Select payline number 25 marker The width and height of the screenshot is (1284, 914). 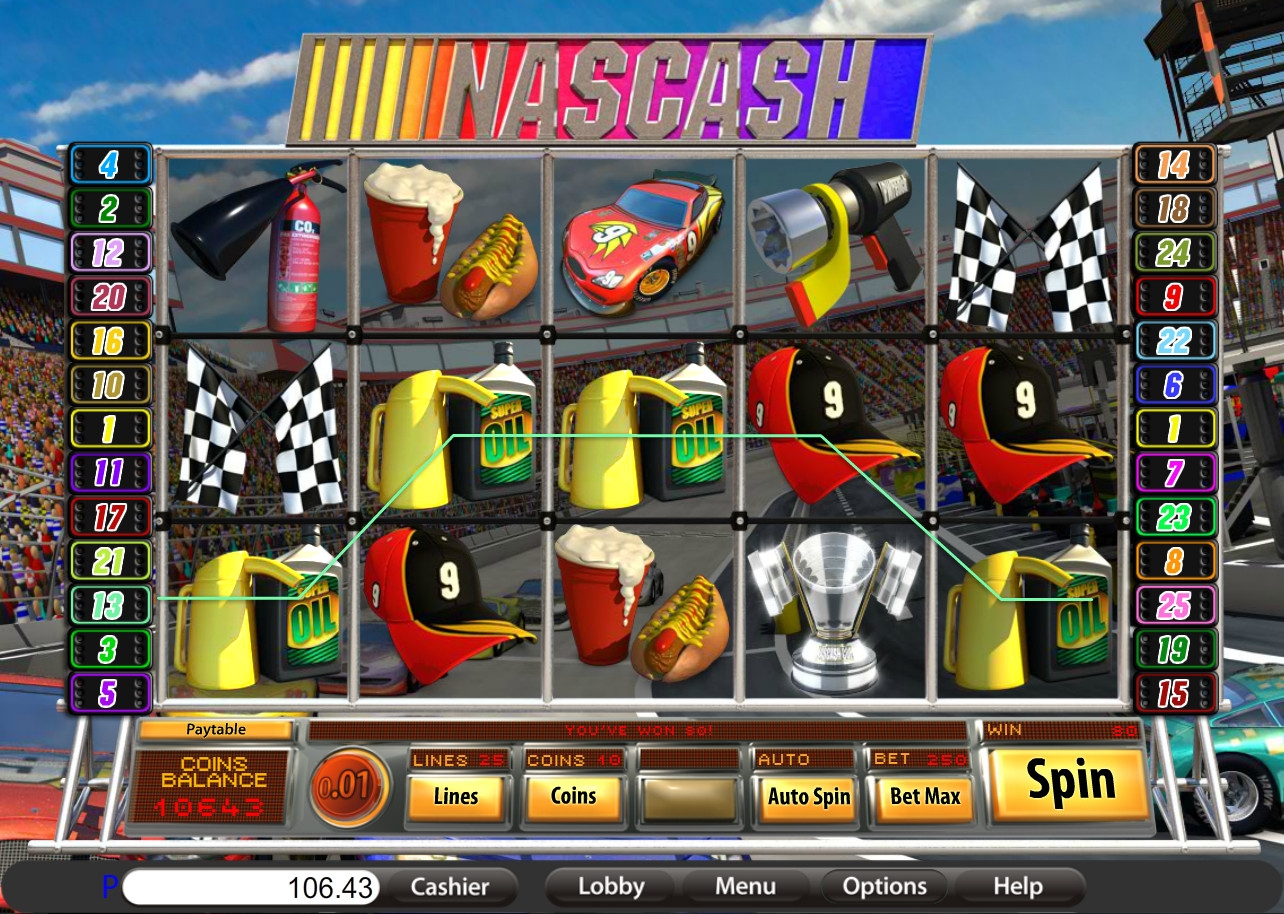(1174, 605)
